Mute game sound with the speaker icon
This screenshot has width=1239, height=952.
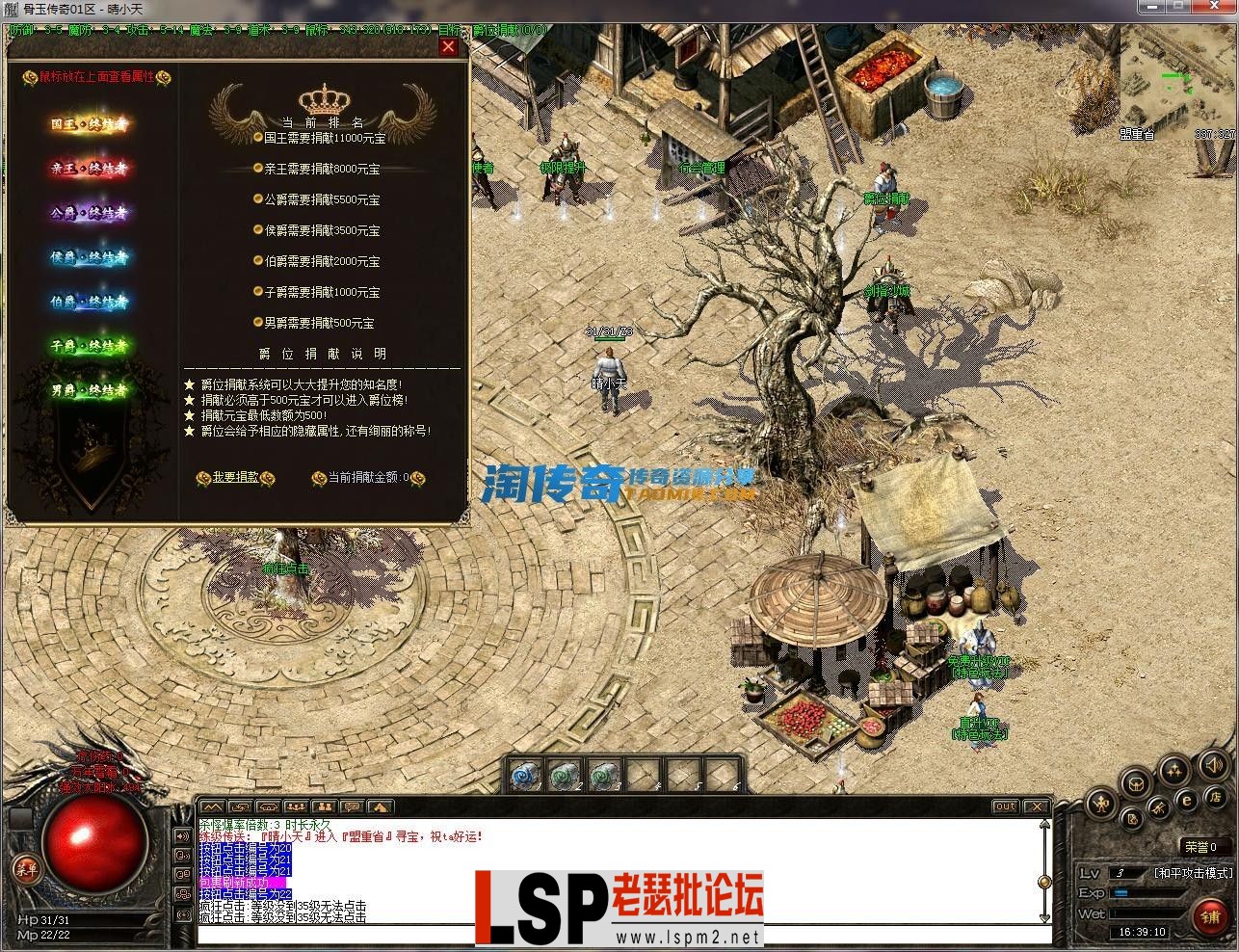click(x=1213, y=765)
